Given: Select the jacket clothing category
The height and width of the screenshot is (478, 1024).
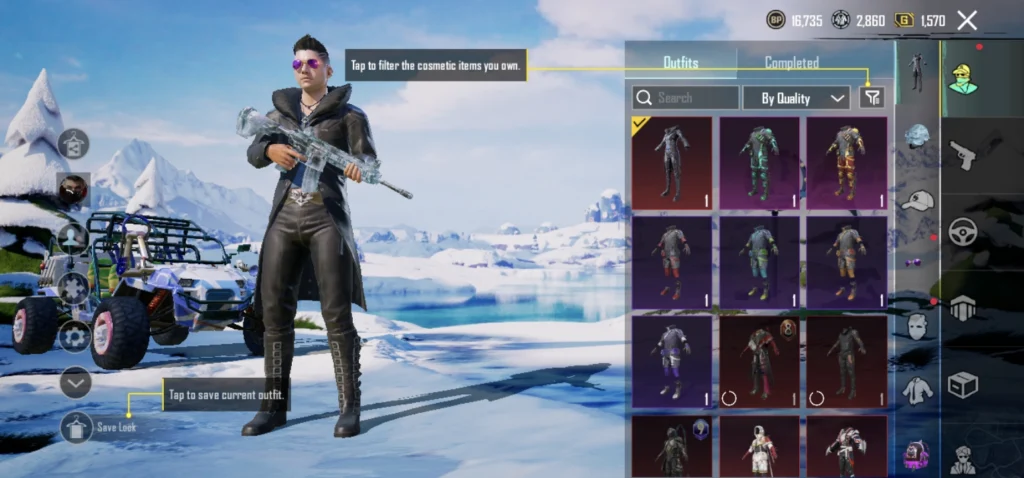Looking at the screenshot, I should click(x=917, y=391).
